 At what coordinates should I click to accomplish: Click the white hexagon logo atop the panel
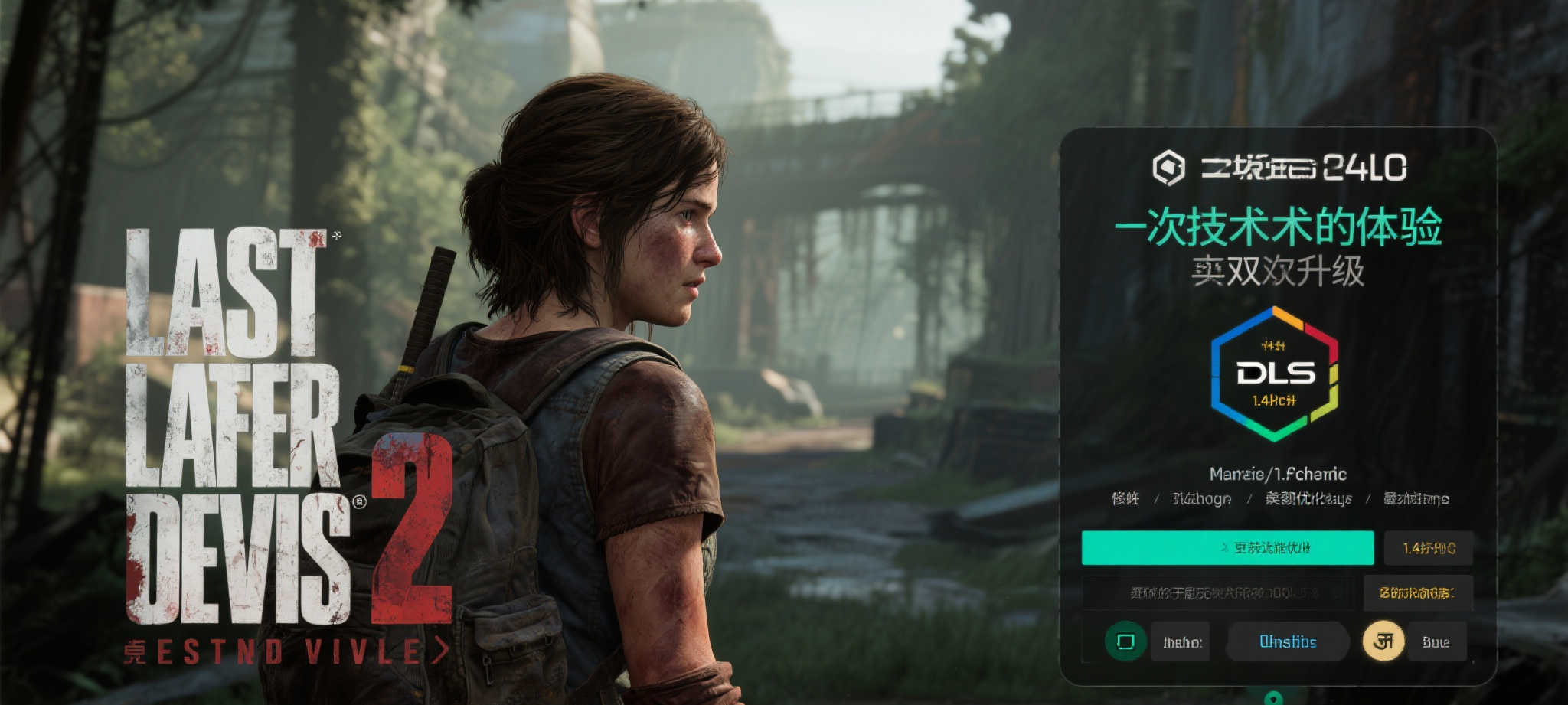pos(1168,168)
